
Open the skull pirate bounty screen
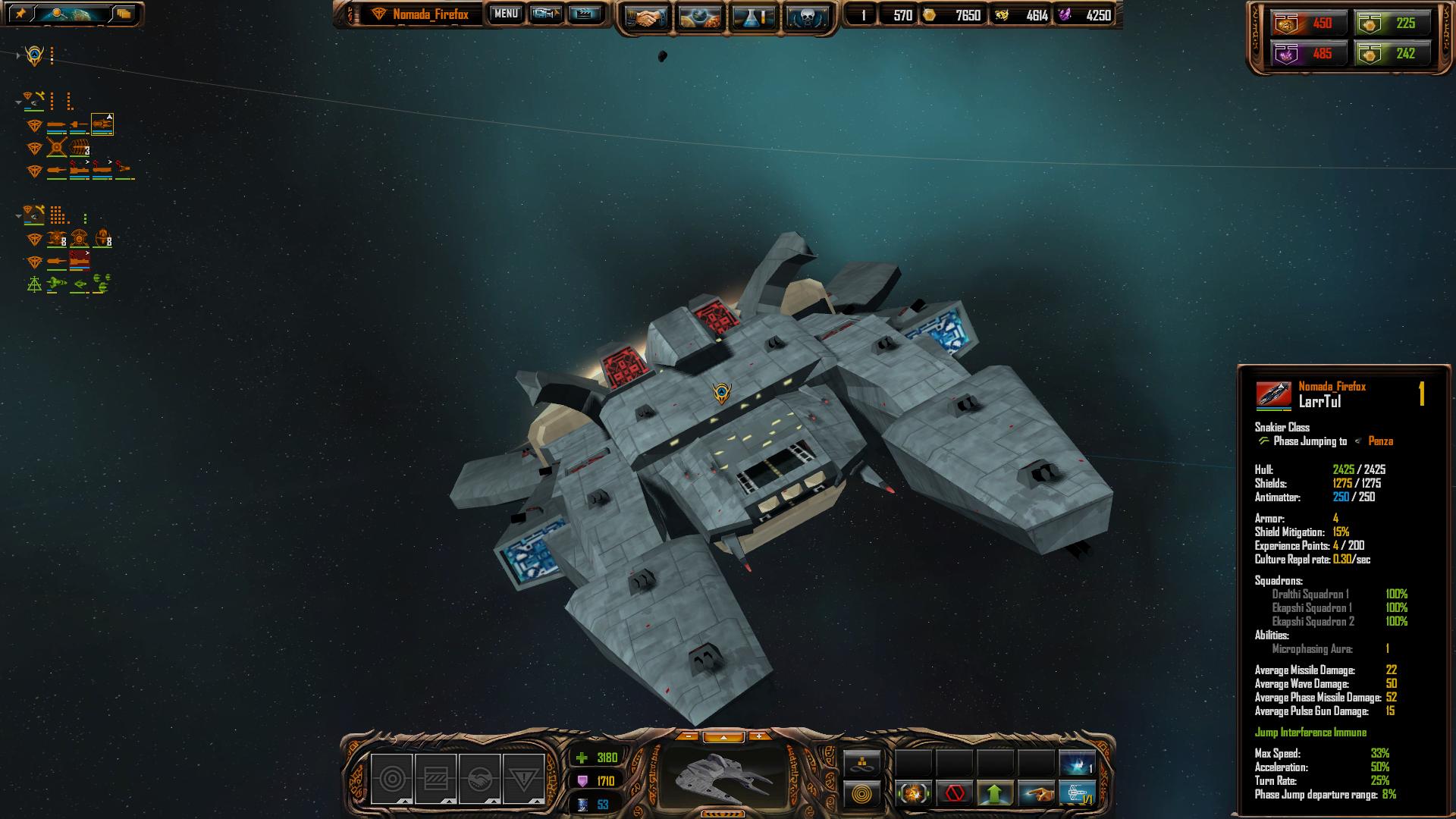[x=807, y=17]
